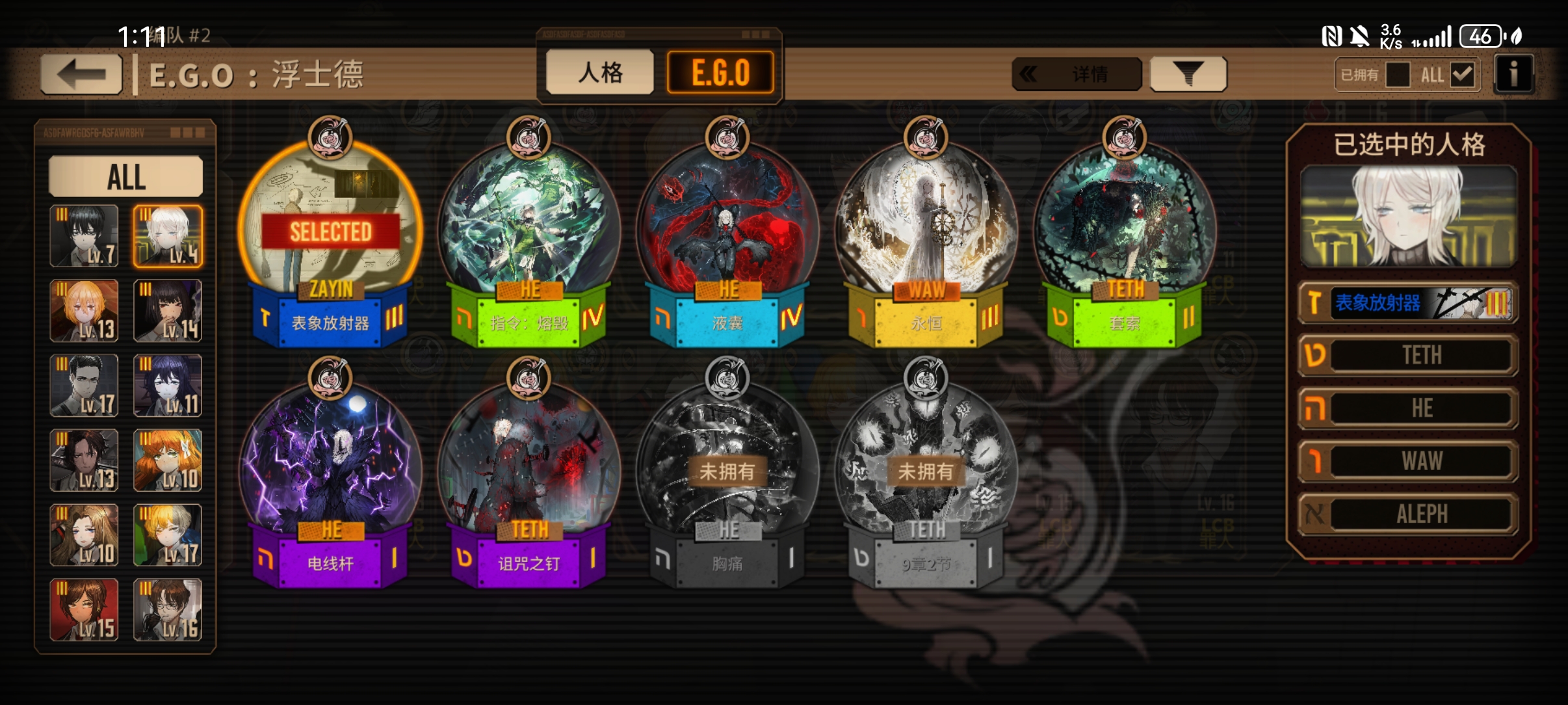The image size is (1568, 705).
Task: Choose the 套索 TETH E.G.O
Action: click(x=1125, y=234)
